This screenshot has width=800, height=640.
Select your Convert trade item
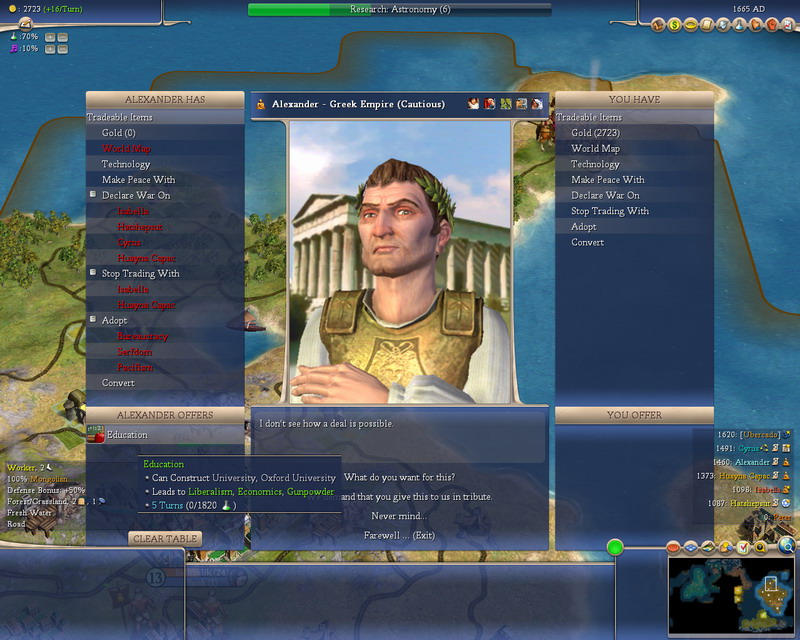tap(587, 242)
